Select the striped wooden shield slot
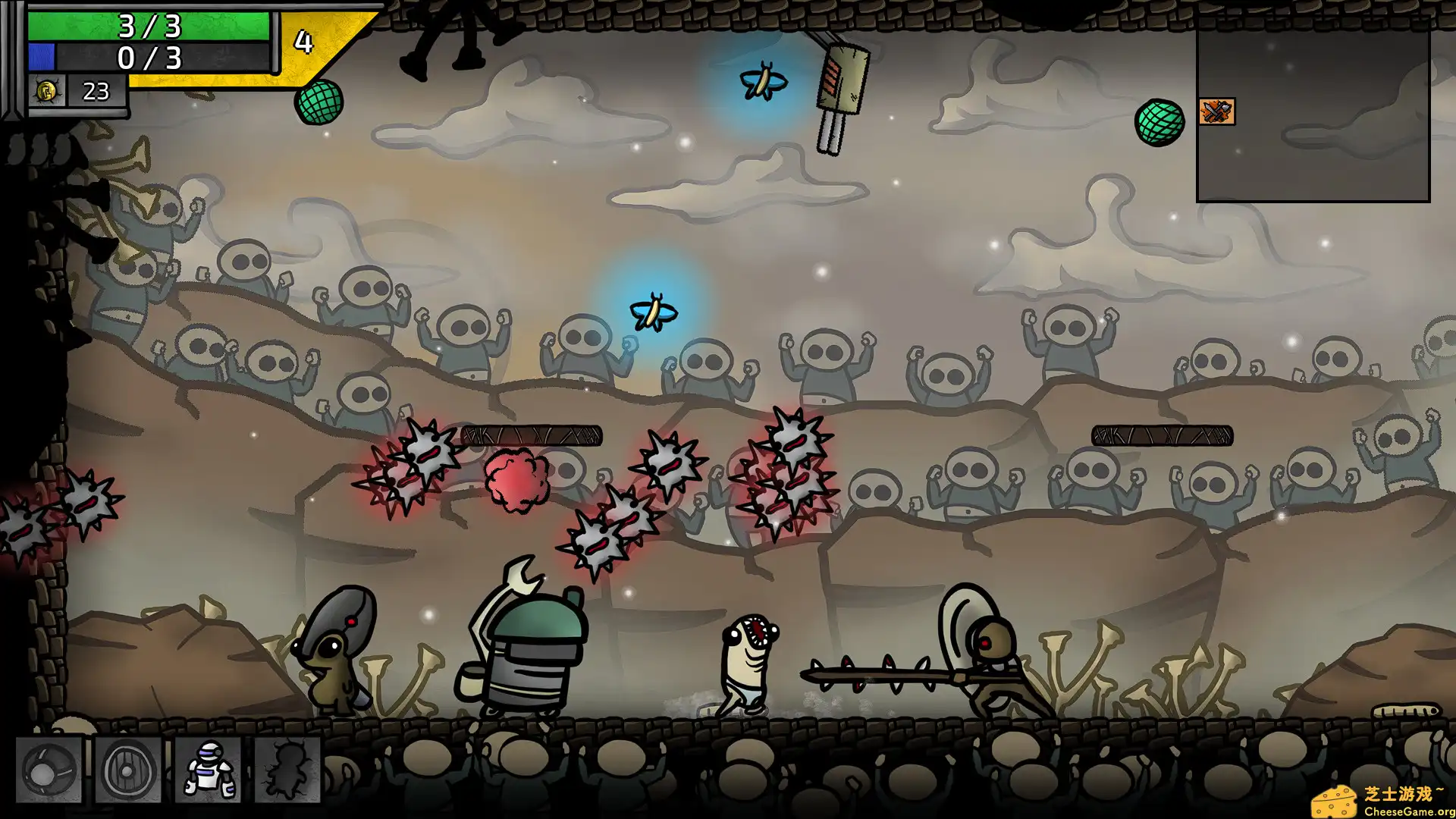Image resolution: width=1456 pixels, height=819 pixels. 128,770
